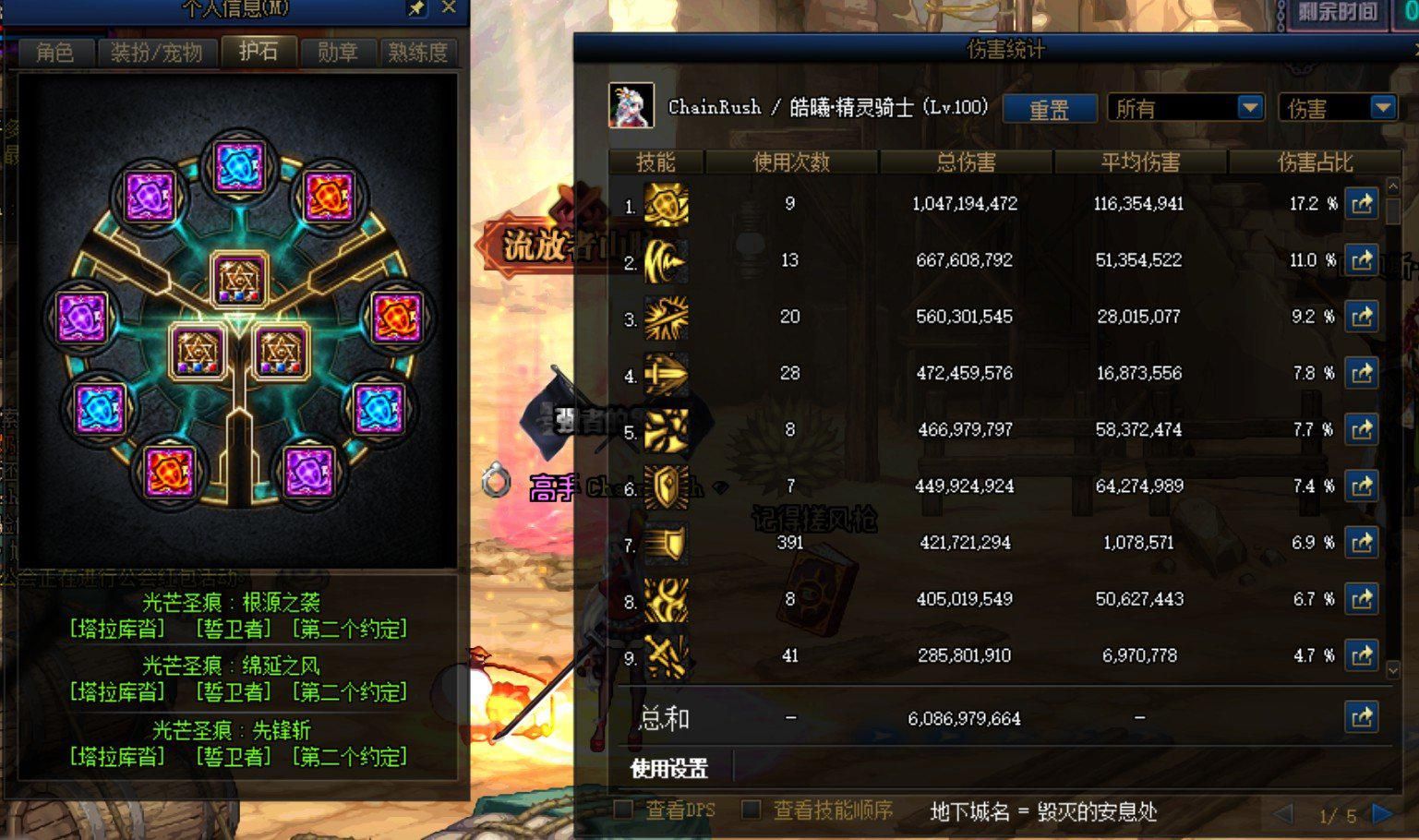The image size is (1419, 840).
Task: Click the 使用设置 button
Action: click(668, 767)
